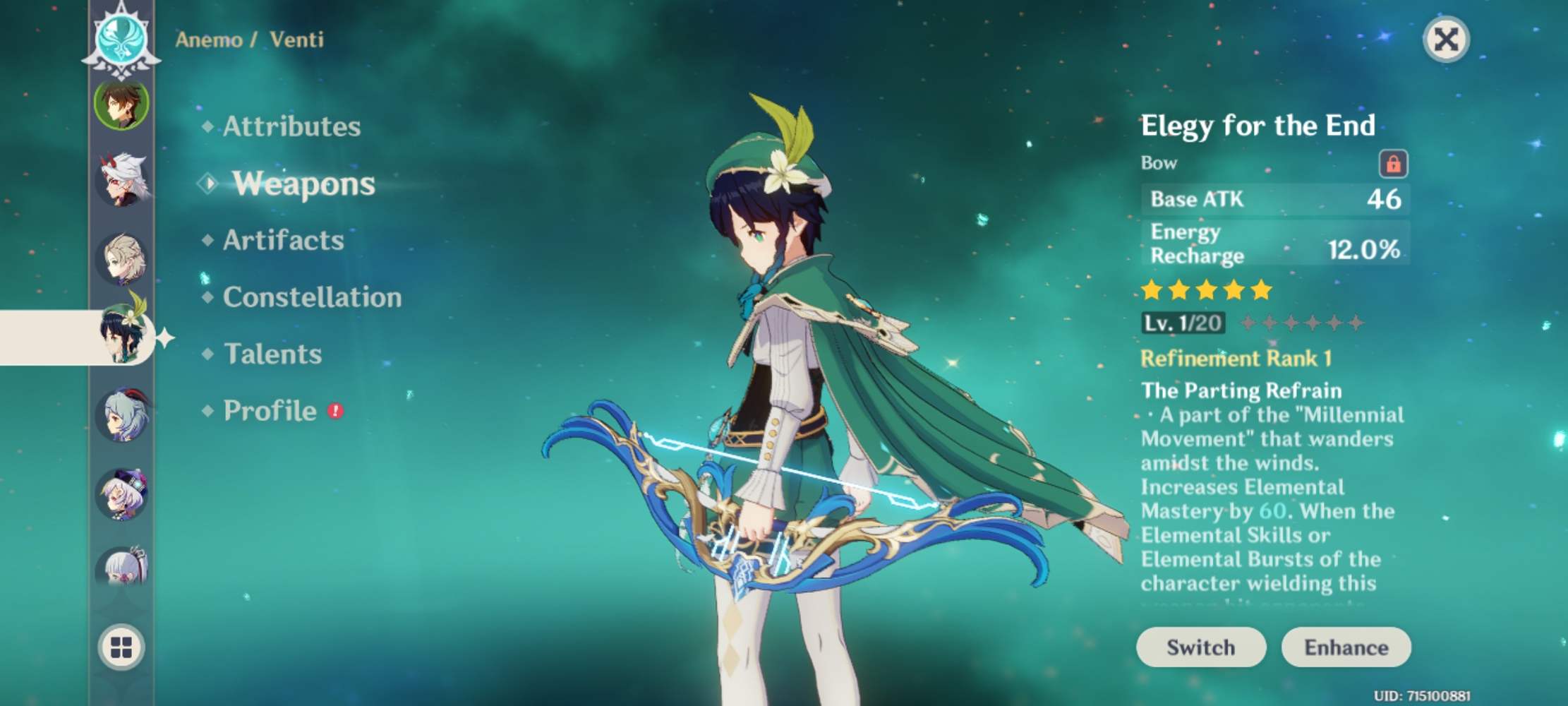
Task: Open Profile marked with red alert badge
Action: (269, 411)
